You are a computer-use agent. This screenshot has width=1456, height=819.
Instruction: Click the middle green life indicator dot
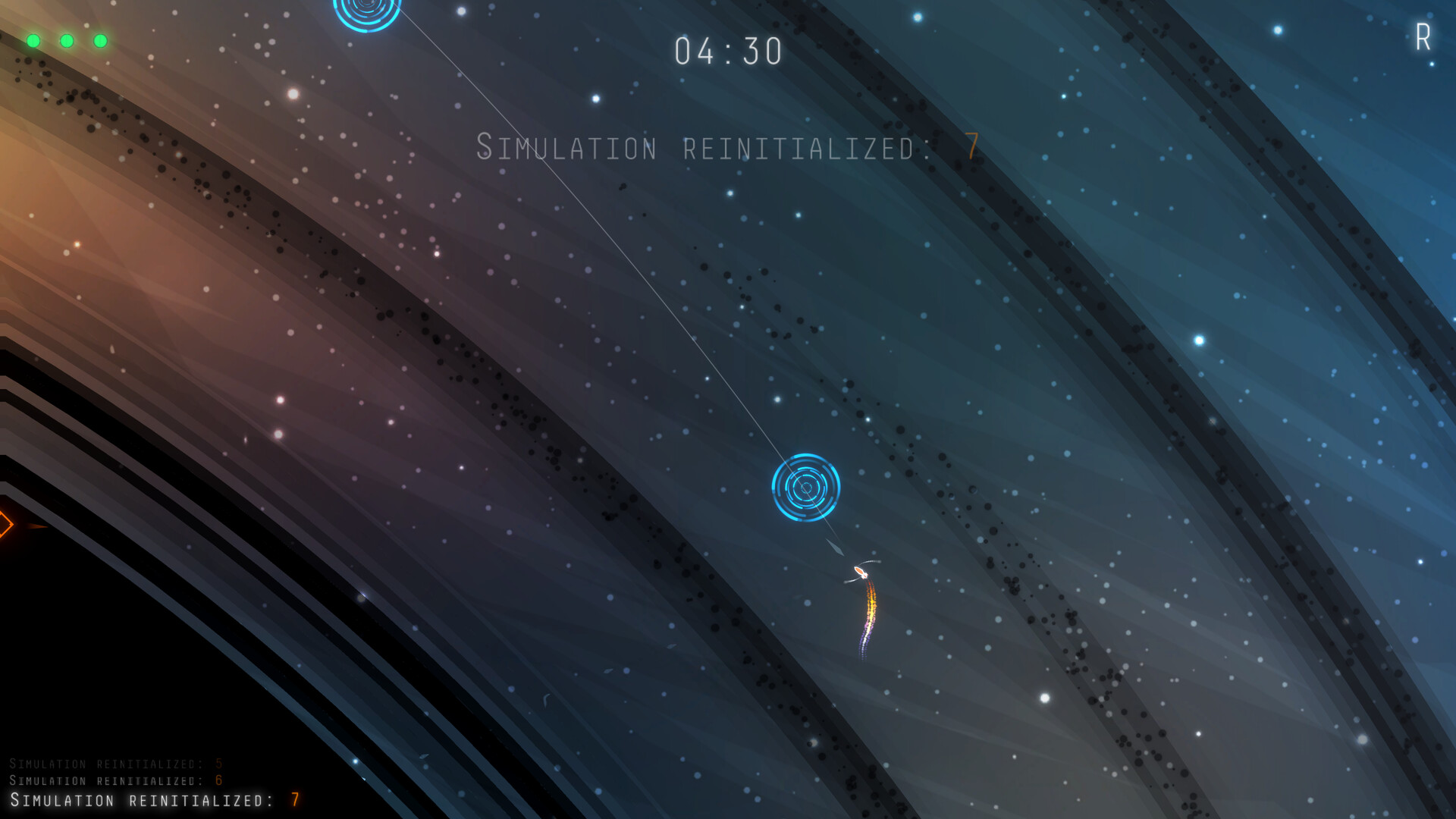(67, 40)
